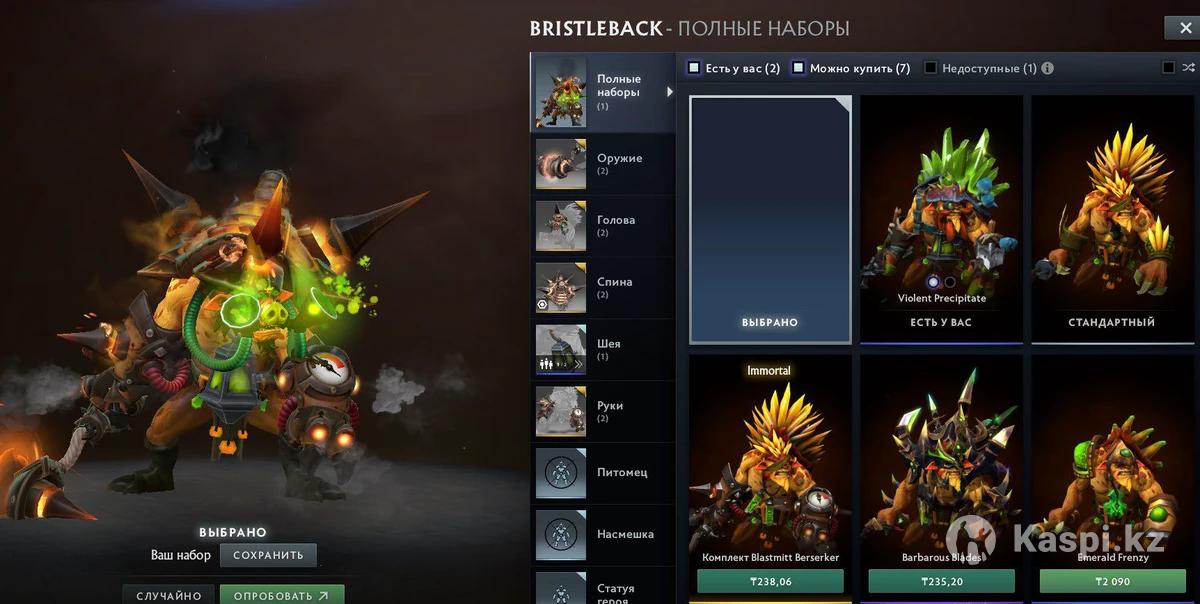Show the Руки arms slot category
Viewport: 1200px width, 604px height.
(x=602, y=412)
